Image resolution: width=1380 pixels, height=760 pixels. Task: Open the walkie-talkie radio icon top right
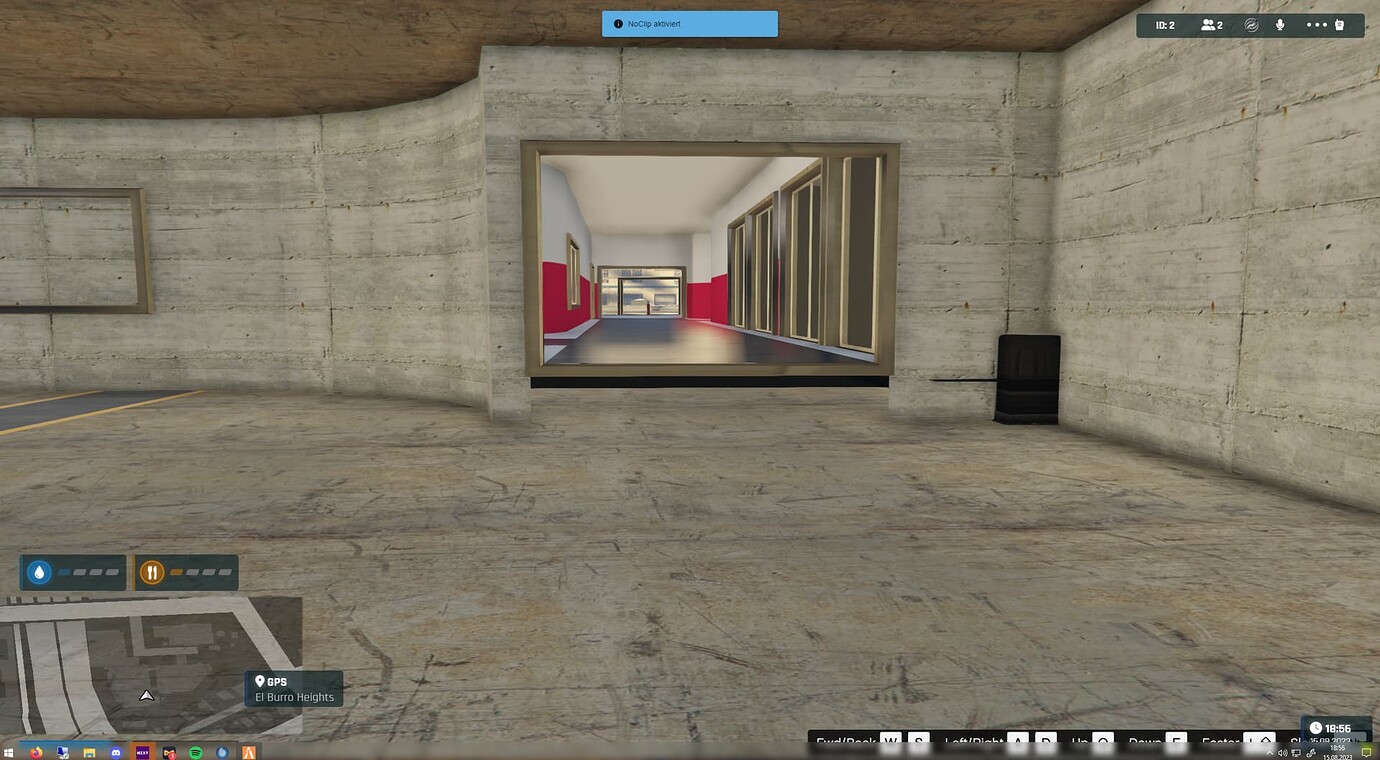1339,25
